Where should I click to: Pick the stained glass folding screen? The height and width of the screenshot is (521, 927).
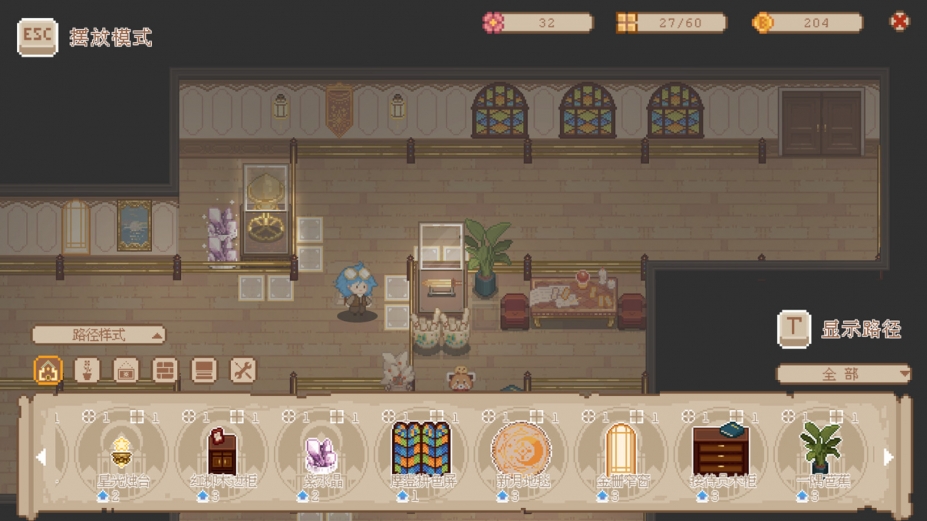tap(421, 450)
